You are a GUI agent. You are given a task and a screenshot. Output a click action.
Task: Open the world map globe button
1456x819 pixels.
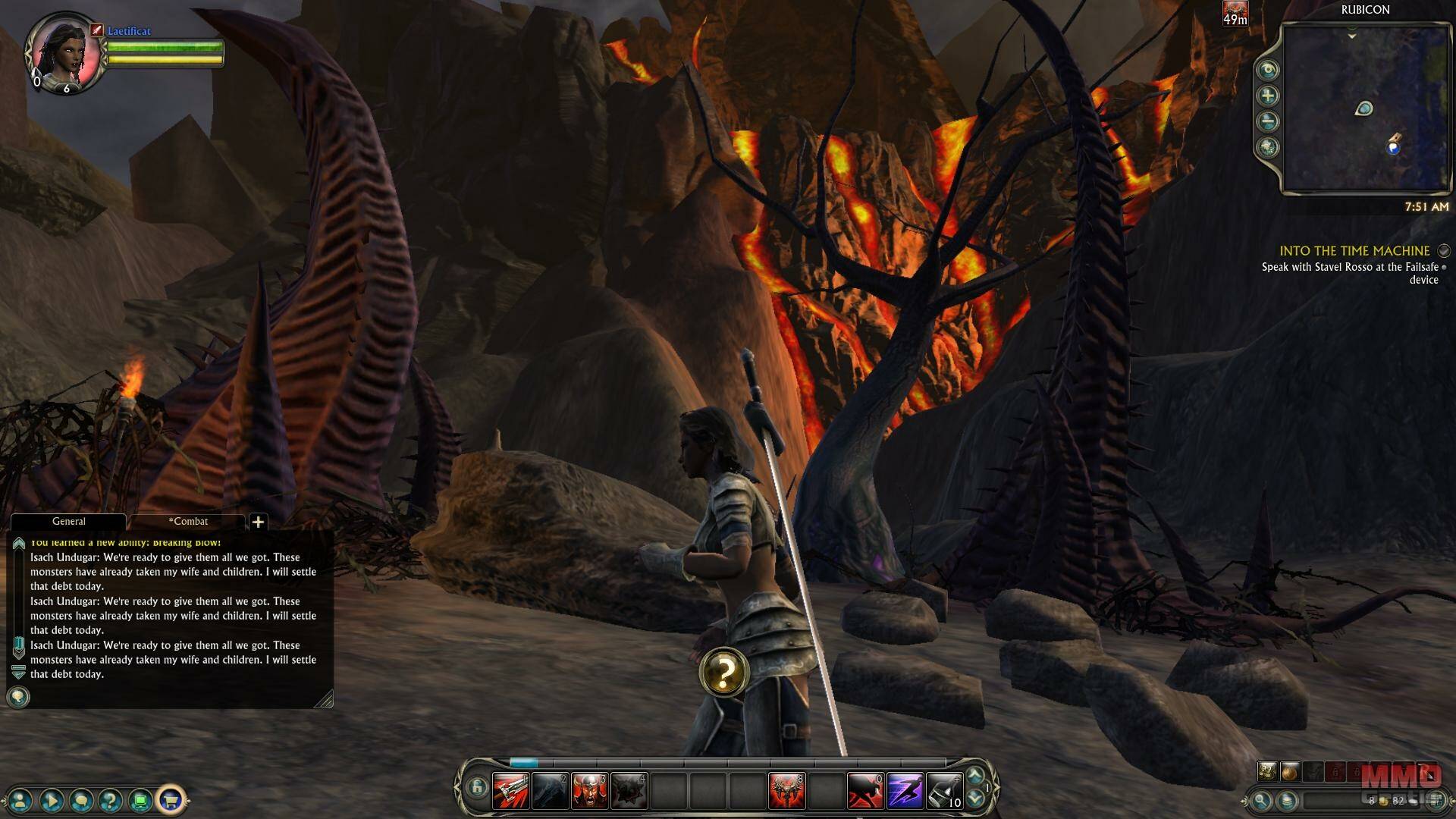pos(1268,147)
